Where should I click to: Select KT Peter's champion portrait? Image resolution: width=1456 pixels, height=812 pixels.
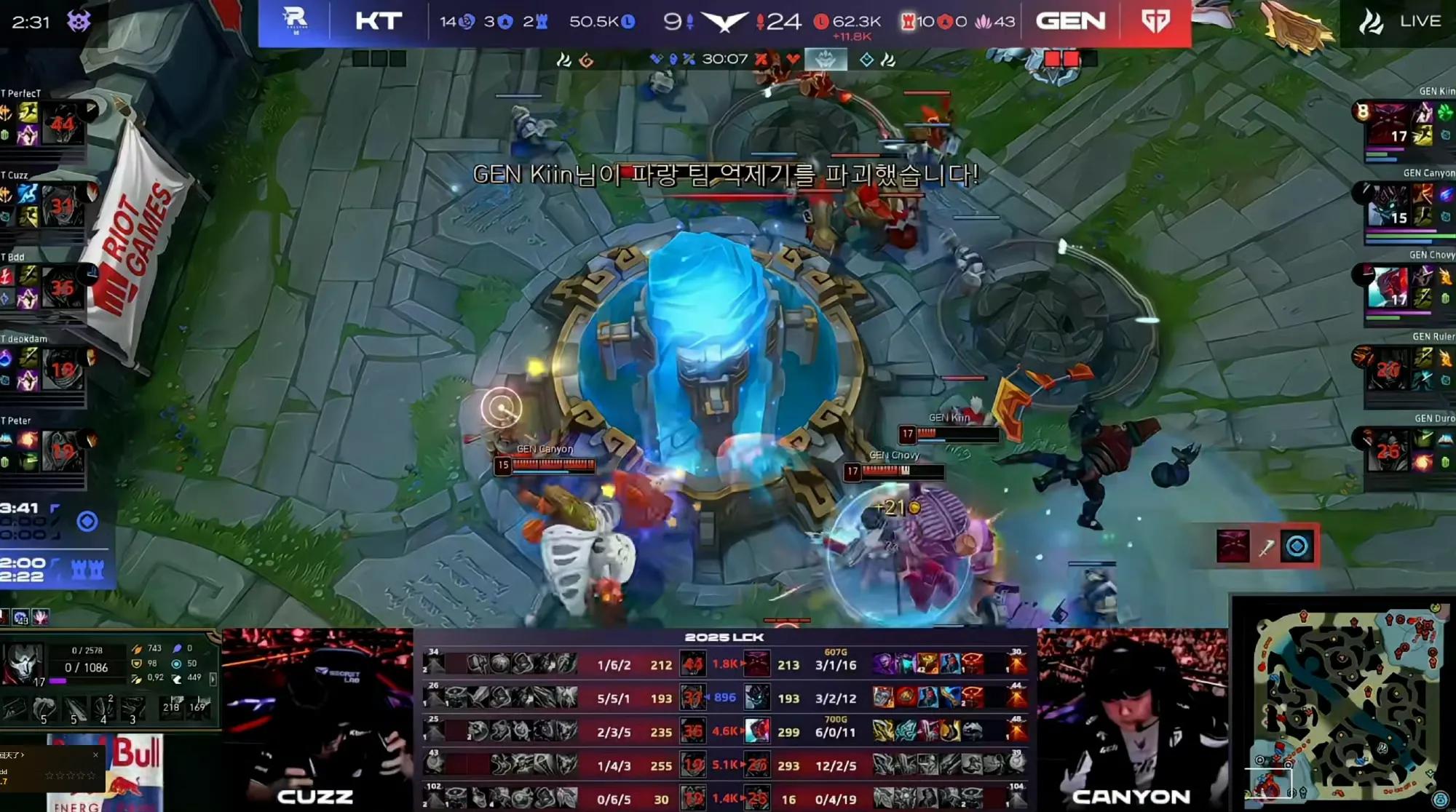click(x=62, y=450)
